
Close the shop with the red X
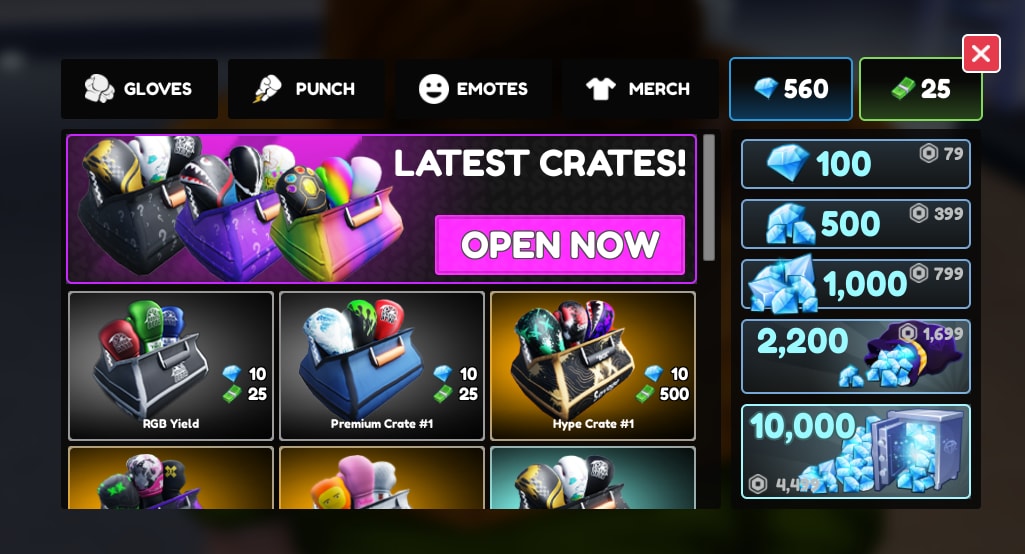click(981, 54)
